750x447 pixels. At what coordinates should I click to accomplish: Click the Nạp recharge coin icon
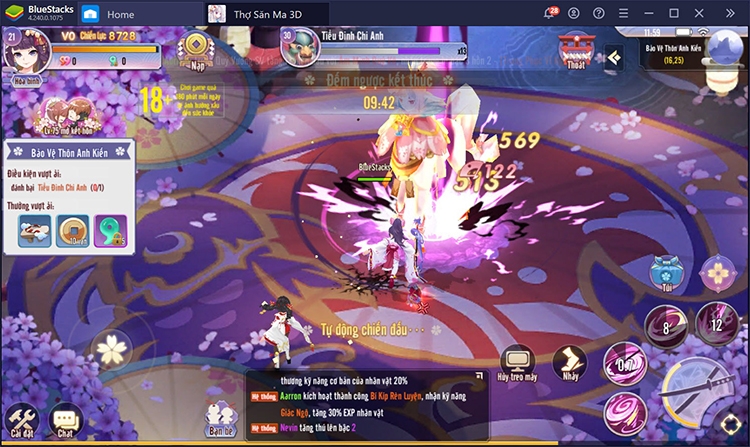(196, 46)
